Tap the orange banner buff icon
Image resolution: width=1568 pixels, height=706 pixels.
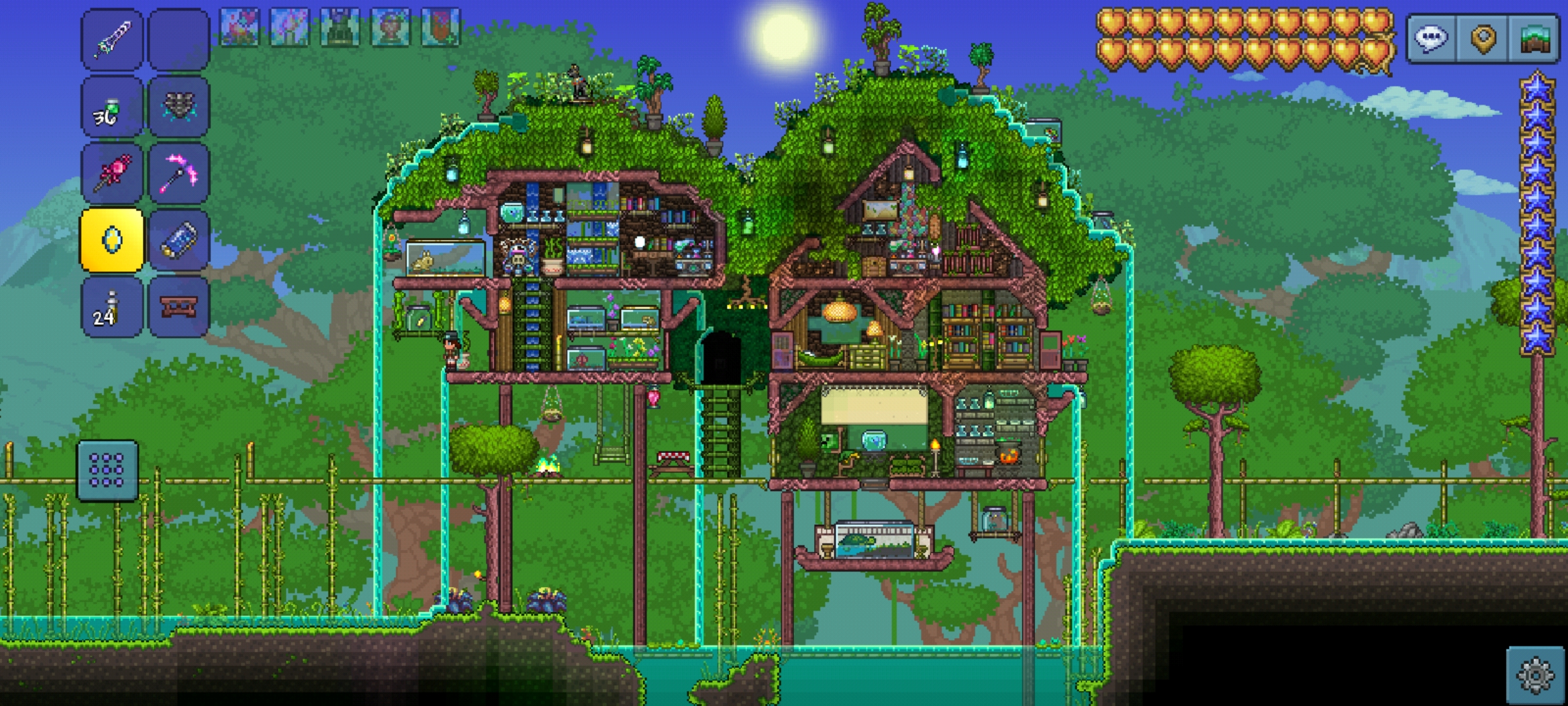[x=441, y=27]
